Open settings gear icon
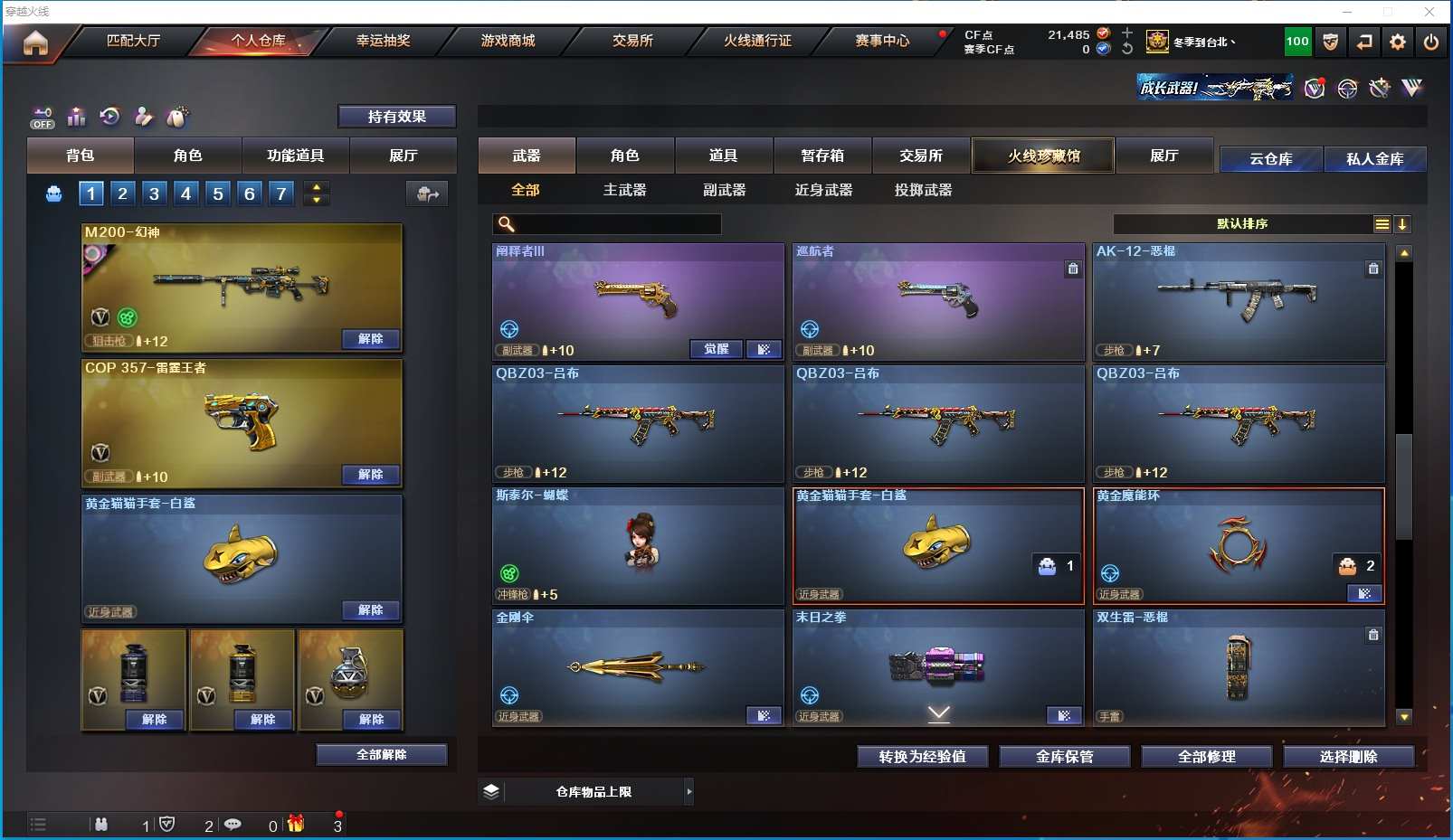Screen dimensions: 1453x840 click(1398, 42)
